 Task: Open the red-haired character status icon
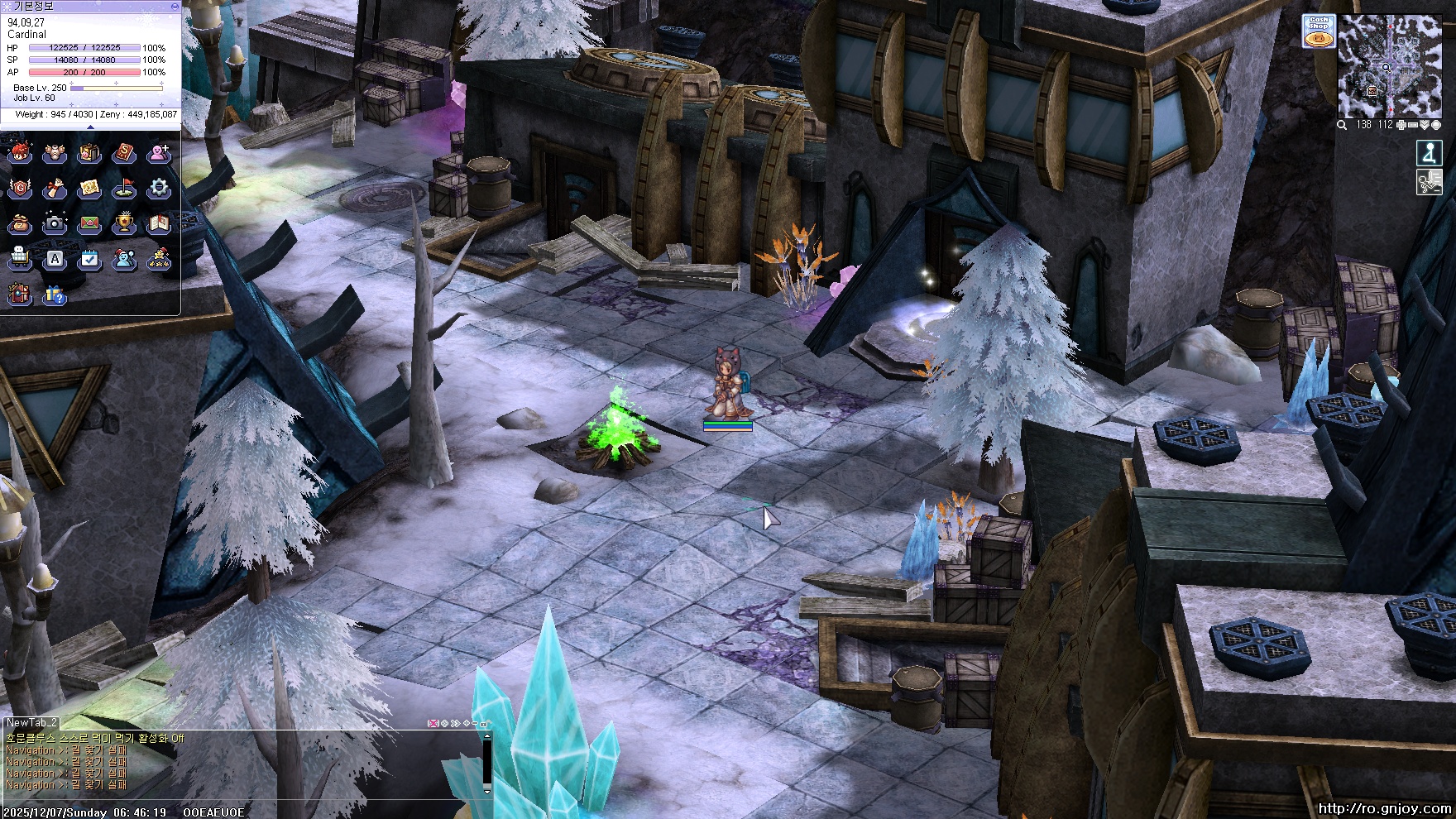pos(20,154)
